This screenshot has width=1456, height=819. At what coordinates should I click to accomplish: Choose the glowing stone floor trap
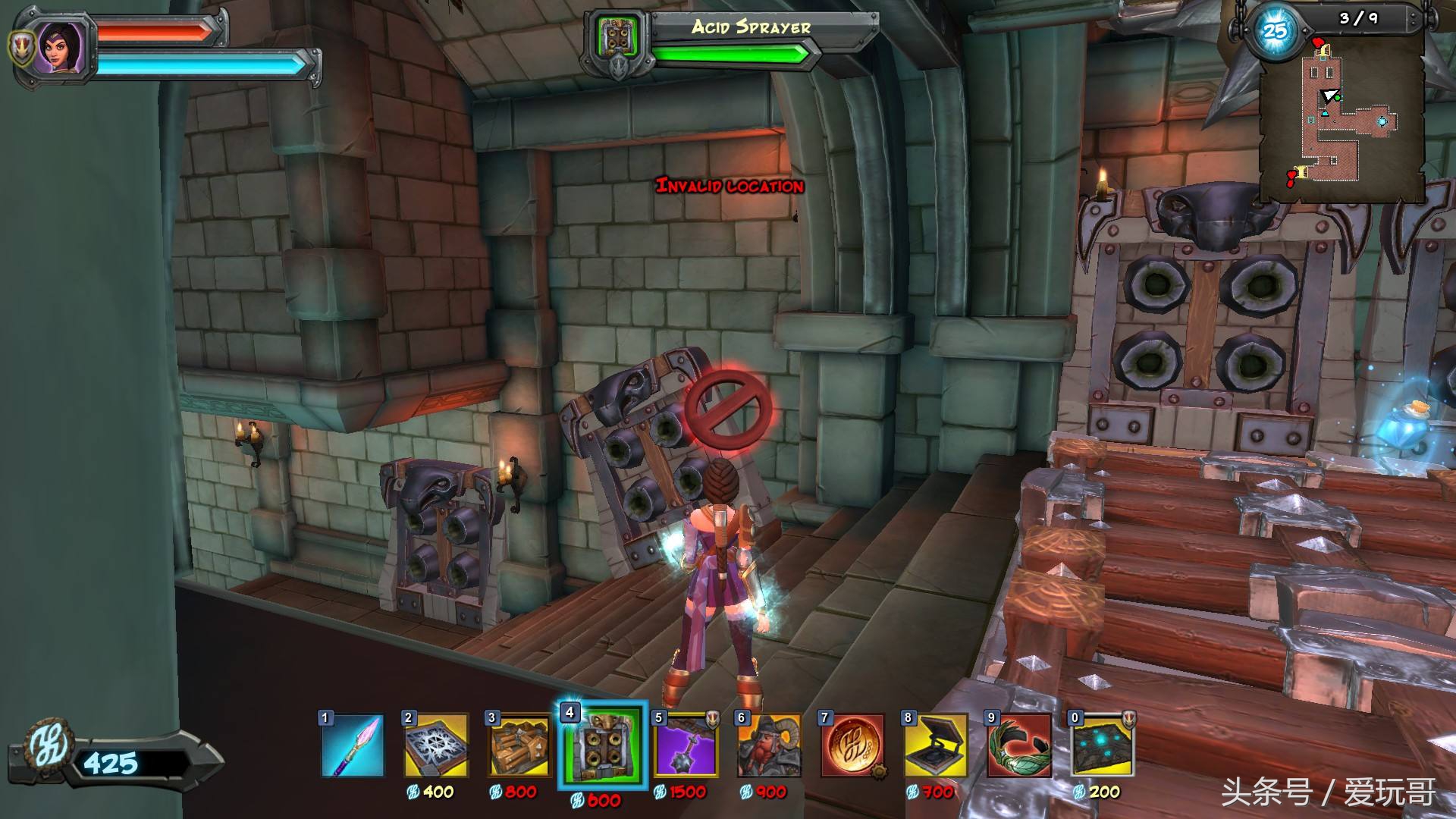pos(1103,745)
